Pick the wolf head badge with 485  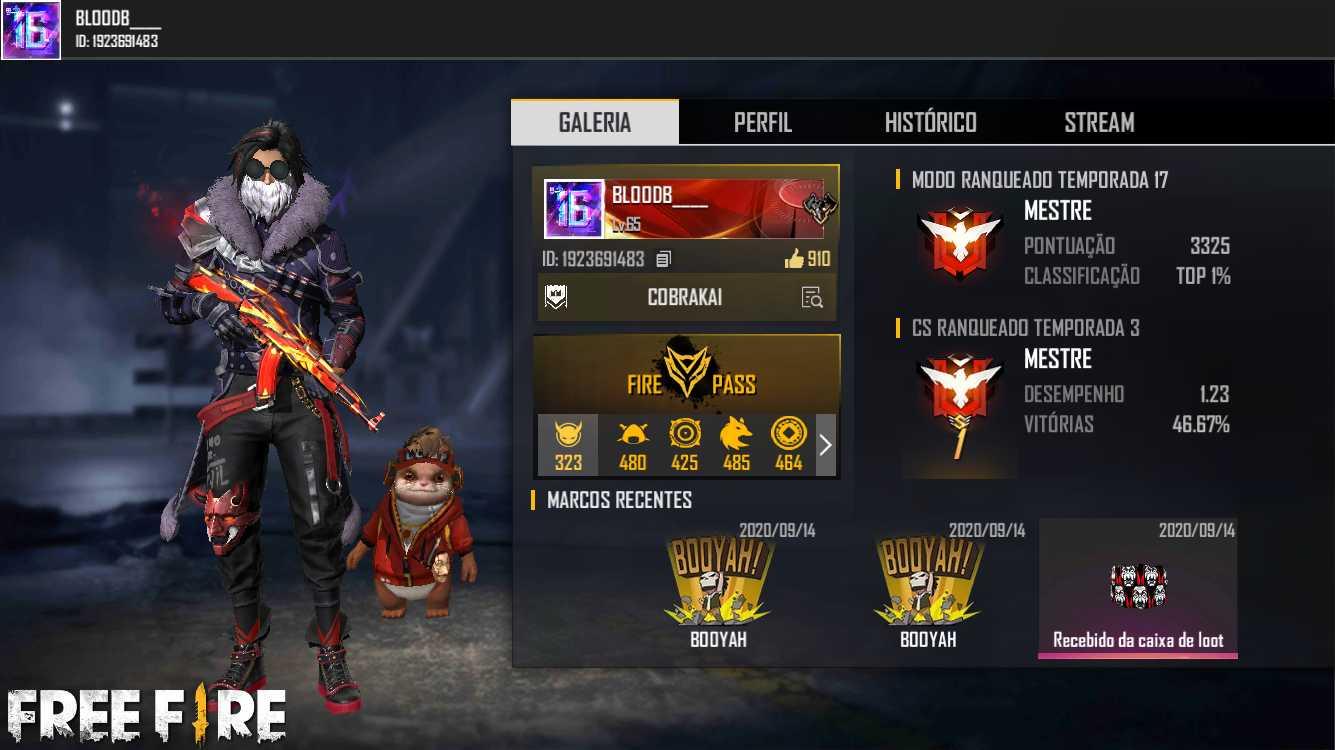736,444
